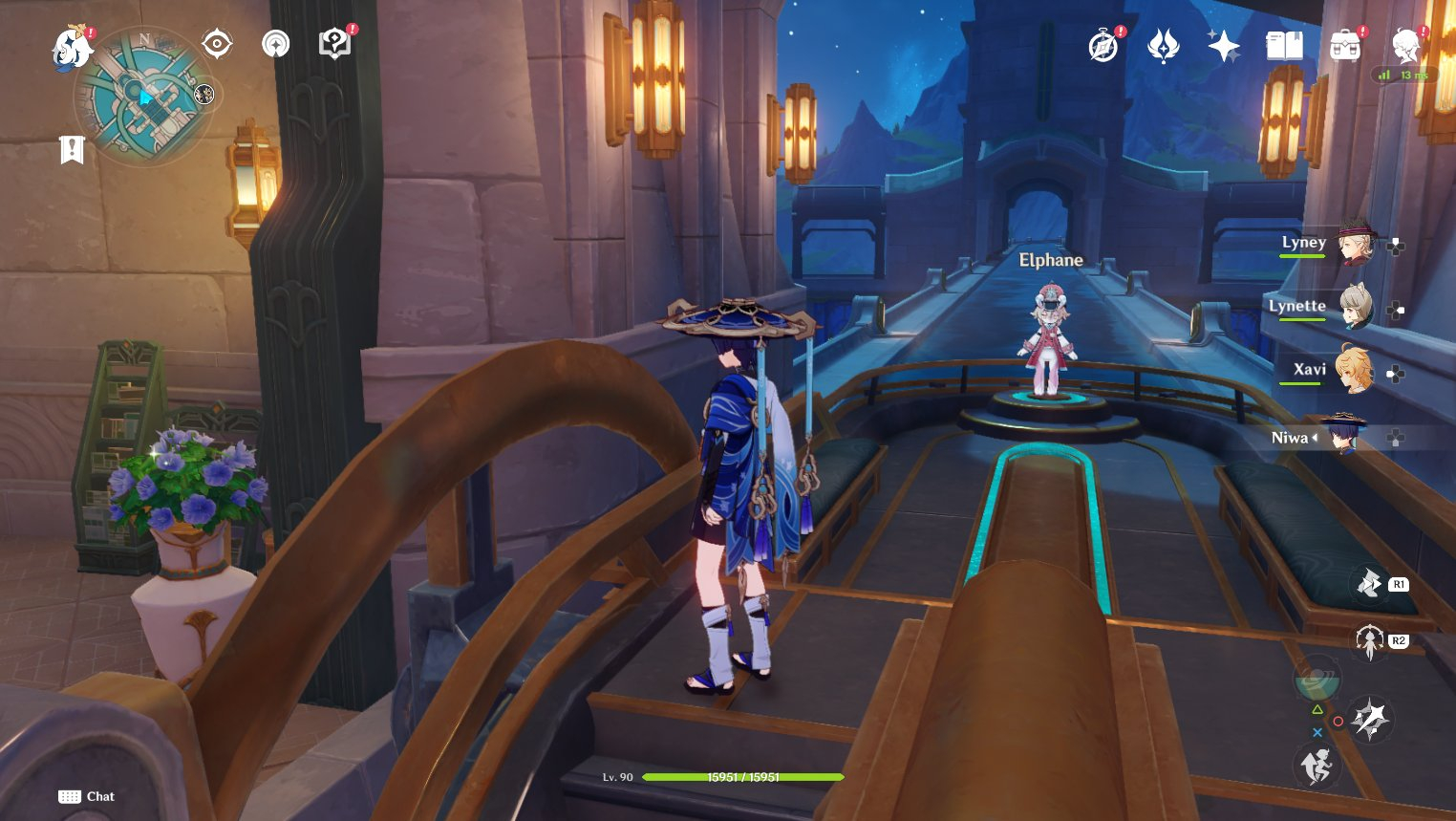Open the backpack inventory
The image size is (1456, 821).
tap(1345, 46)
